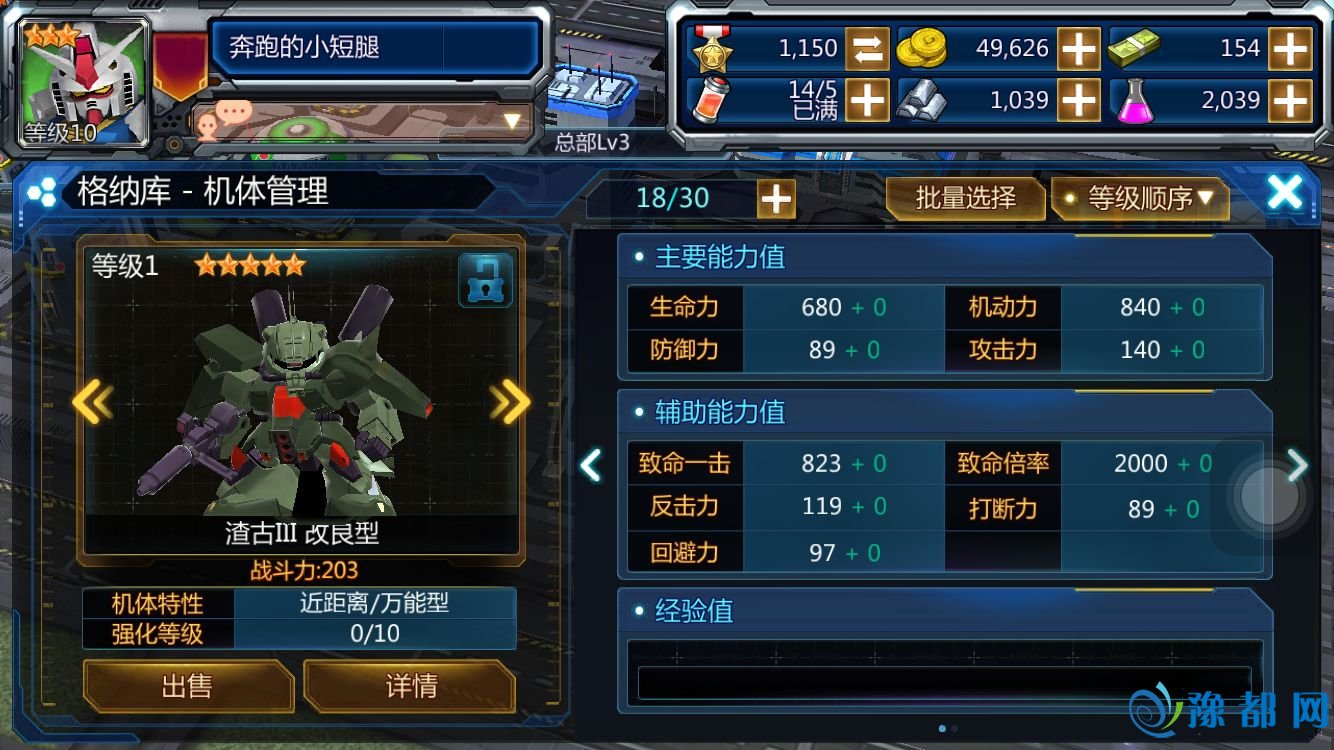Add more pink flask resource
The width and height of the screenshot is (1334, 750).
[x=1290, y=100]
